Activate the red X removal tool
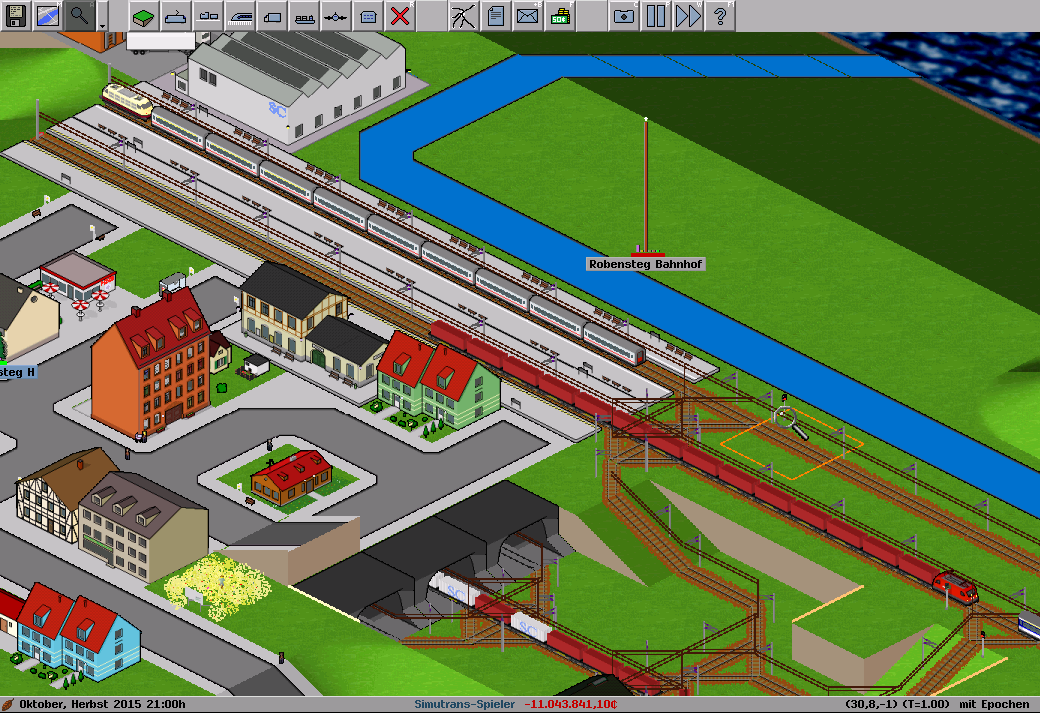Screen dimensions: 1040x713 point(400,15)
